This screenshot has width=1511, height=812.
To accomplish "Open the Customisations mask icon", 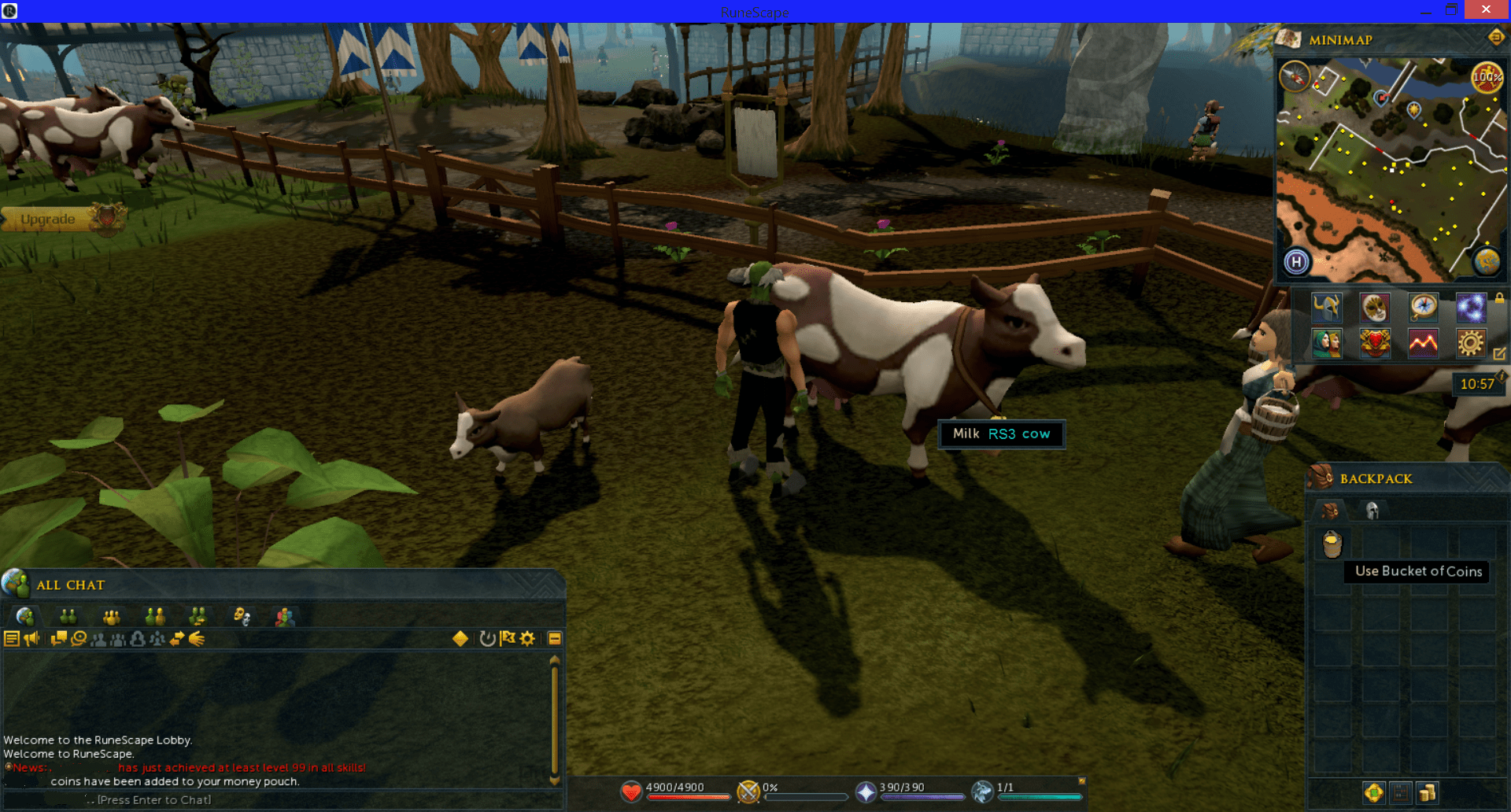I will tap(1375, 308).
